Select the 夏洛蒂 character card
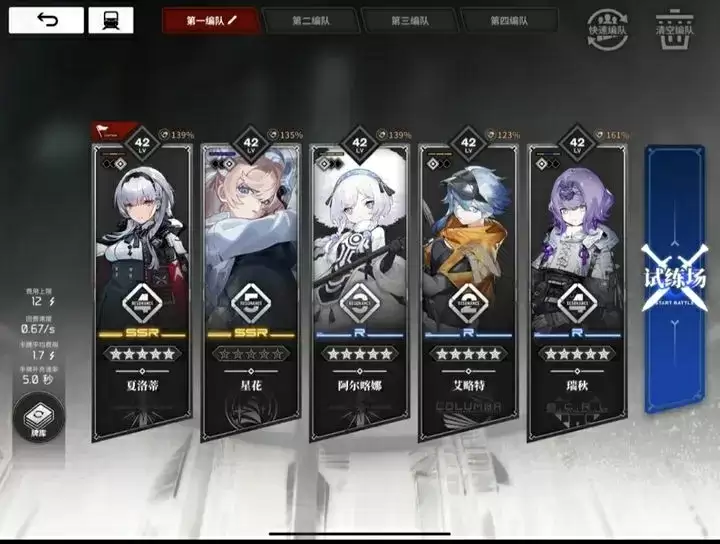 click(x=141, y=290)
